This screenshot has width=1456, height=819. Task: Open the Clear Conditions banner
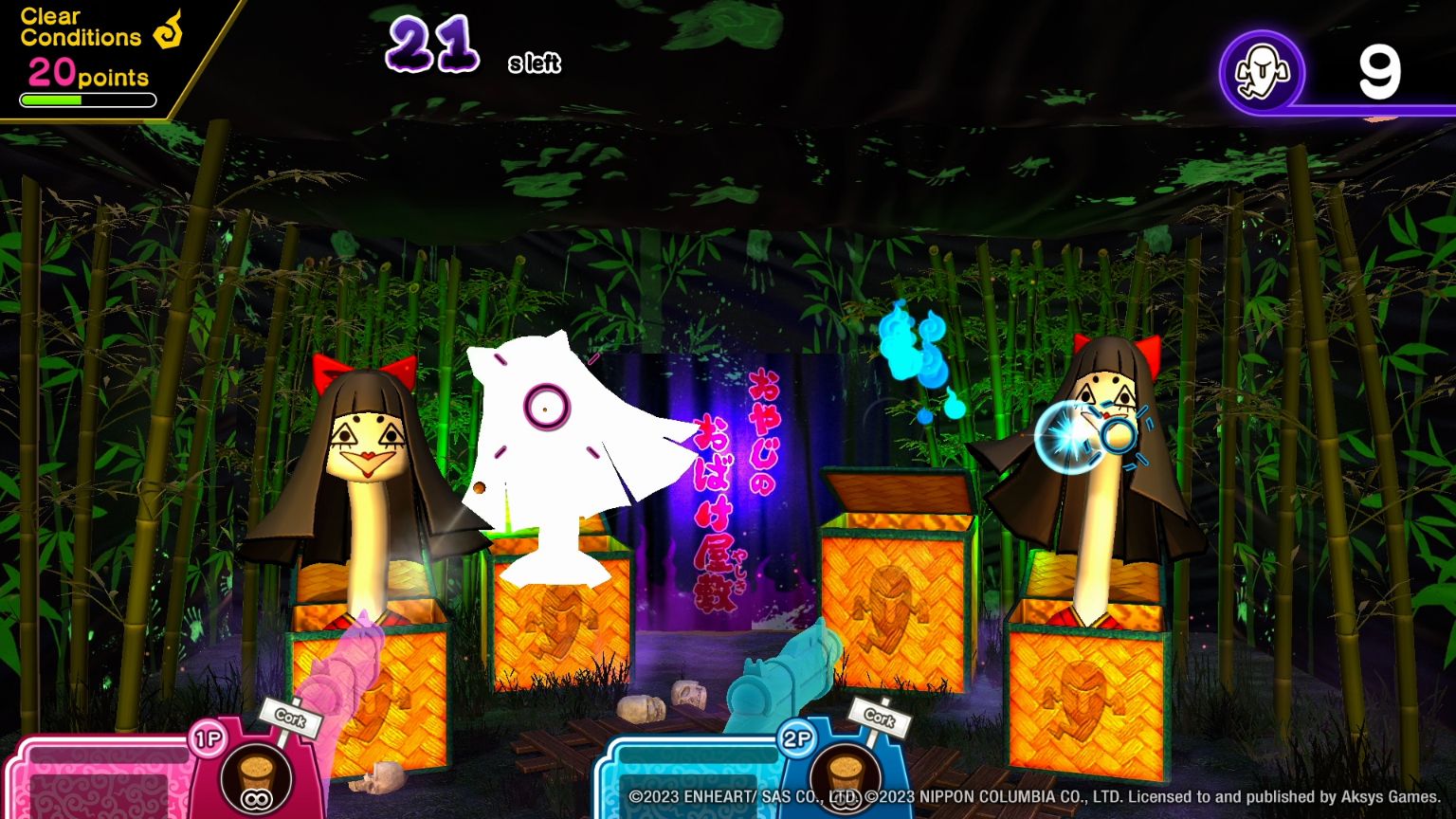(81, 27)
